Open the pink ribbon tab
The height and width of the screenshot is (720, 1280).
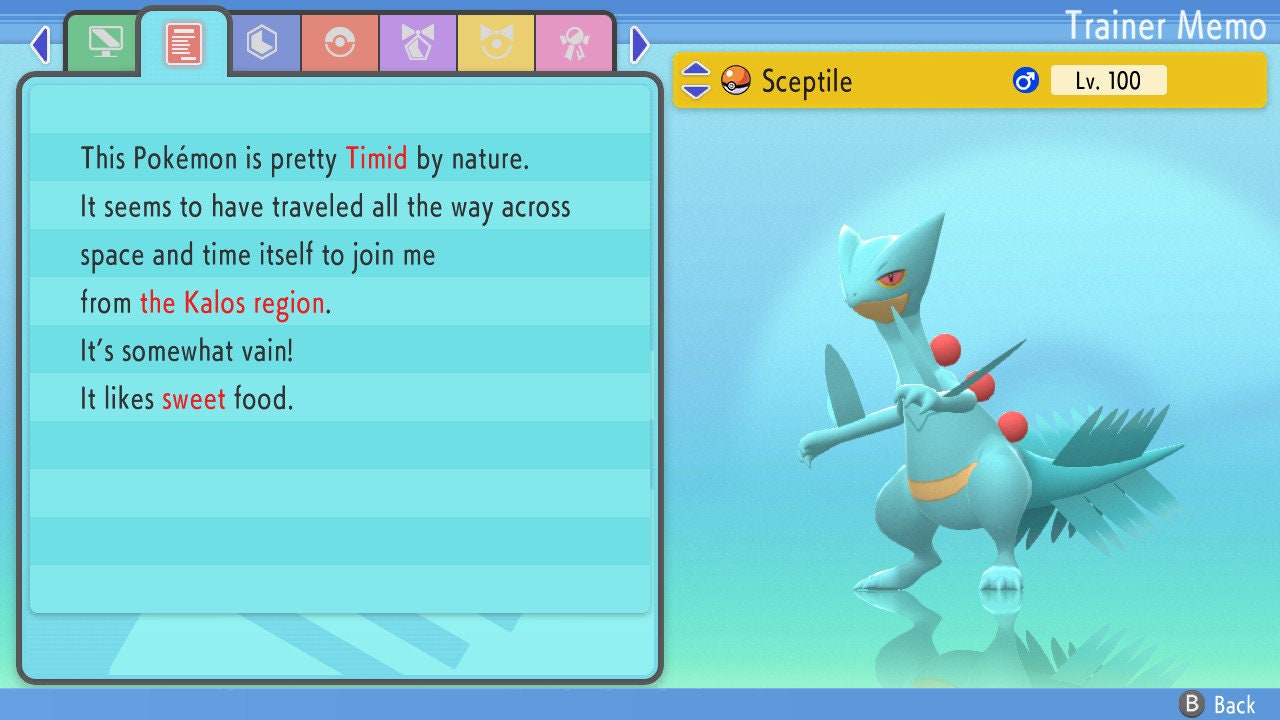coord(574,43)
